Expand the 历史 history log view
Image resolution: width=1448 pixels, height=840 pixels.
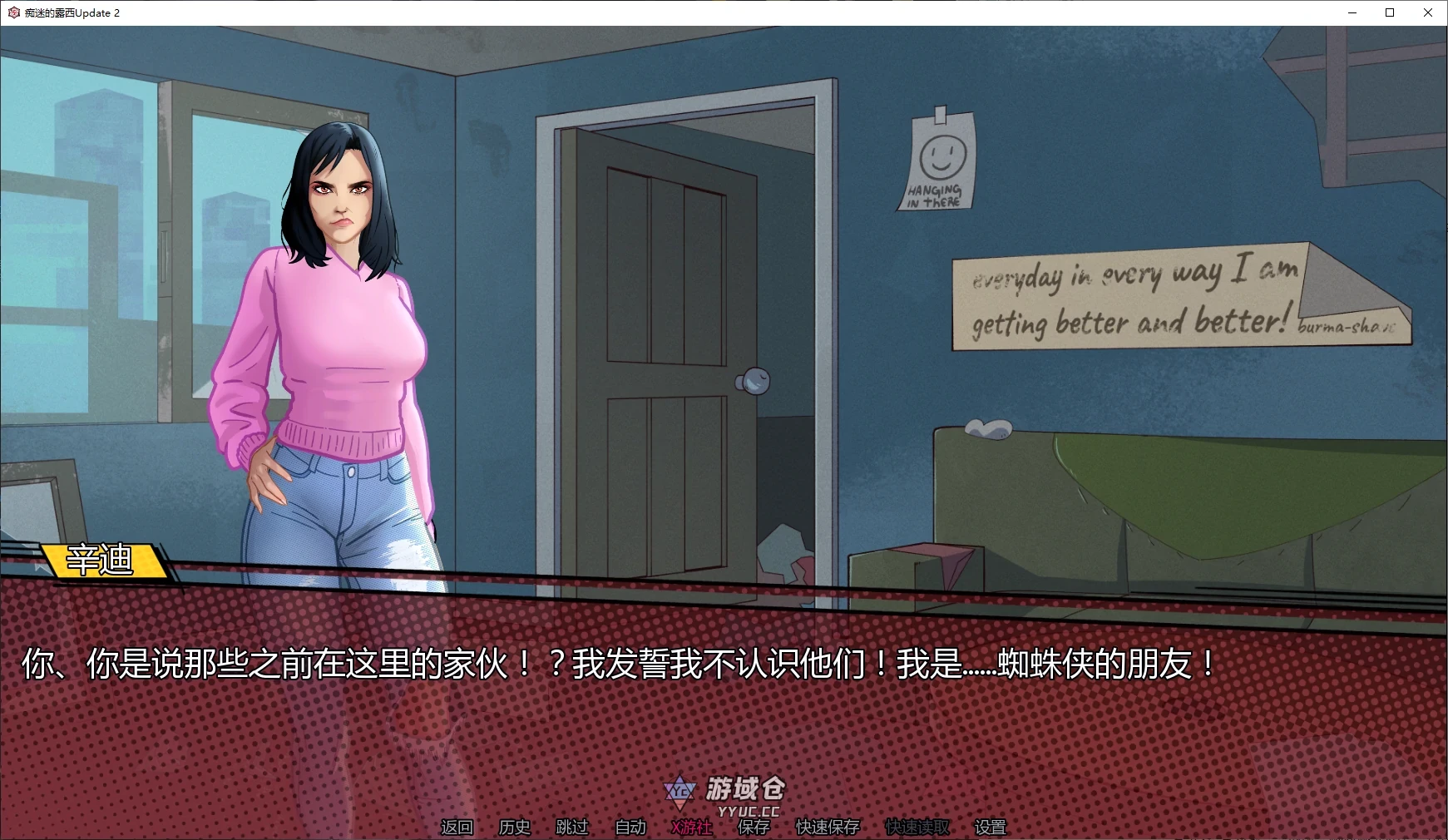coord(513,828)
